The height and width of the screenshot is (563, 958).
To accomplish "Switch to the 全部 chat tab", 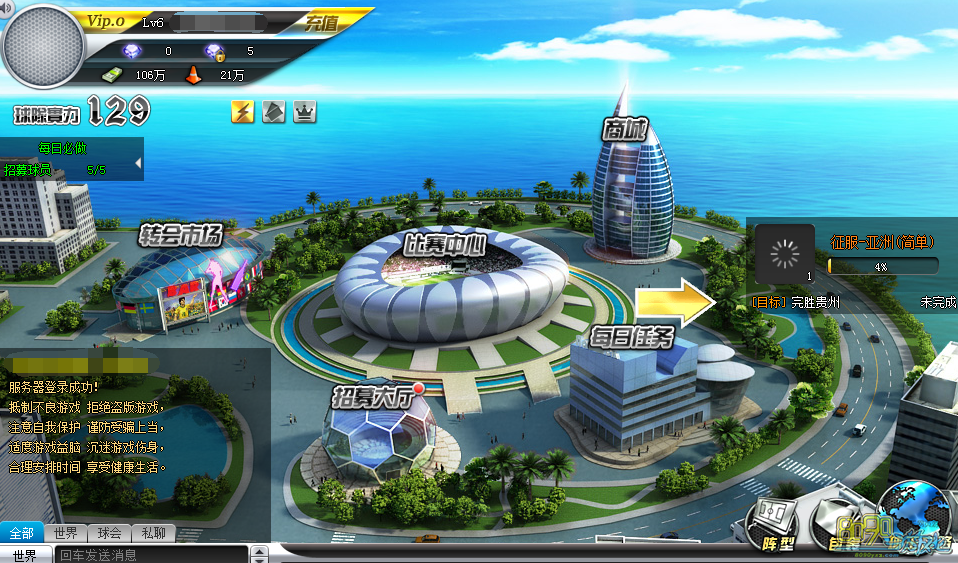I will 22,533.
